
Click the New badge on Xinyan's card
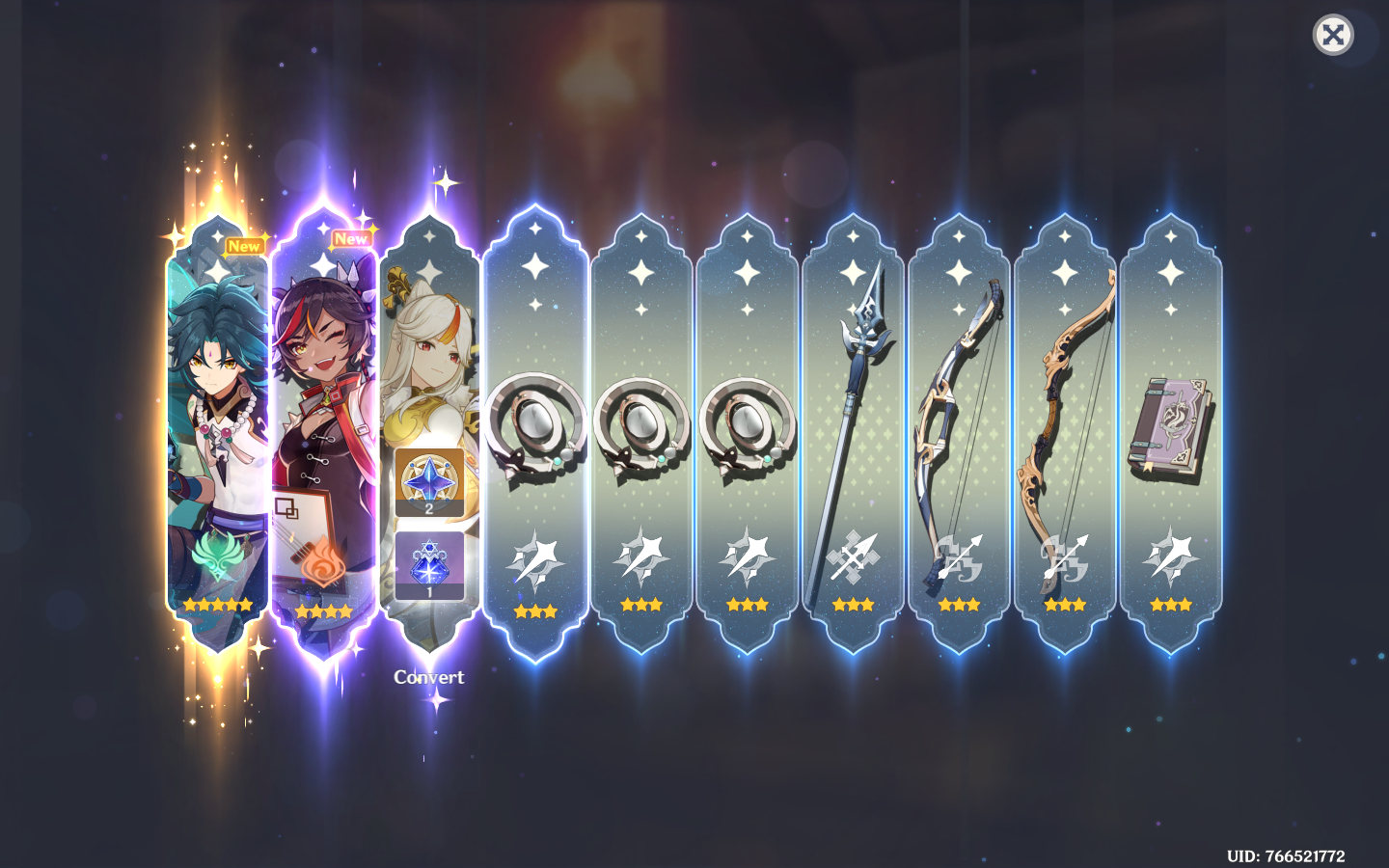coord(352,238)
